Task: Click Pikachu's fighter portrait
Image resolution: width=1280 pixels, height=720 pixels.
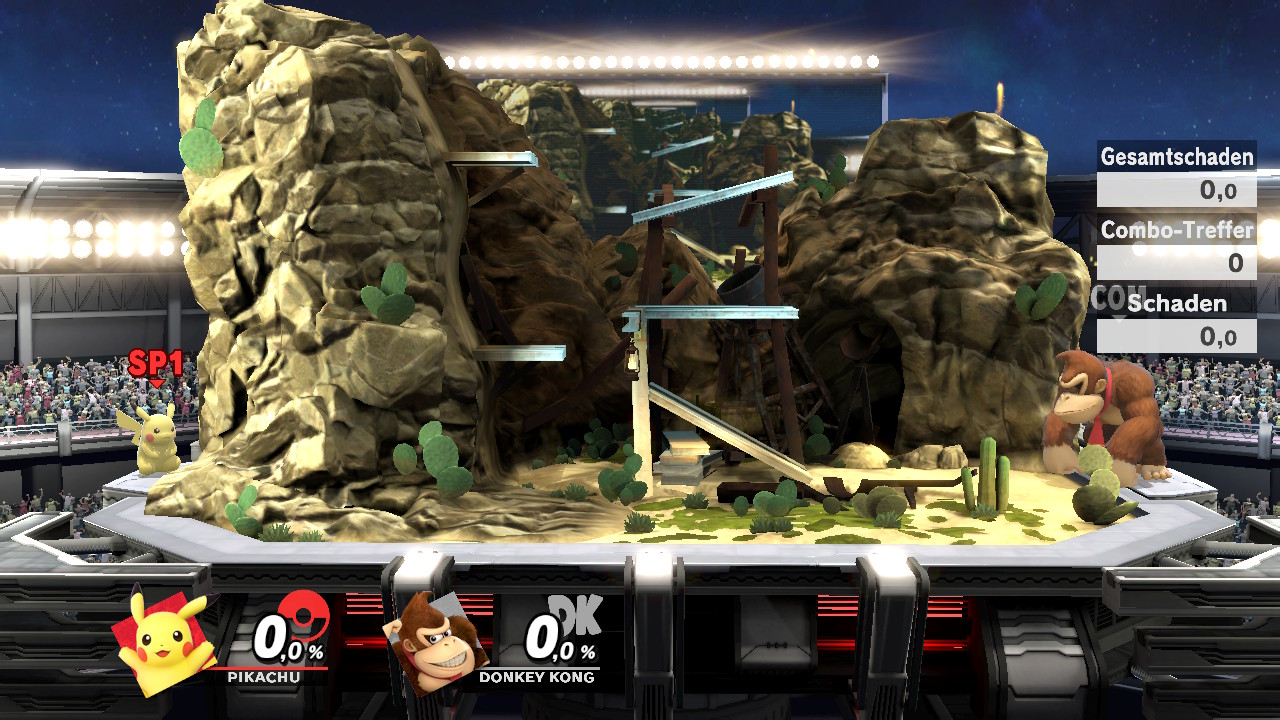Action: [x=165, y=640]
